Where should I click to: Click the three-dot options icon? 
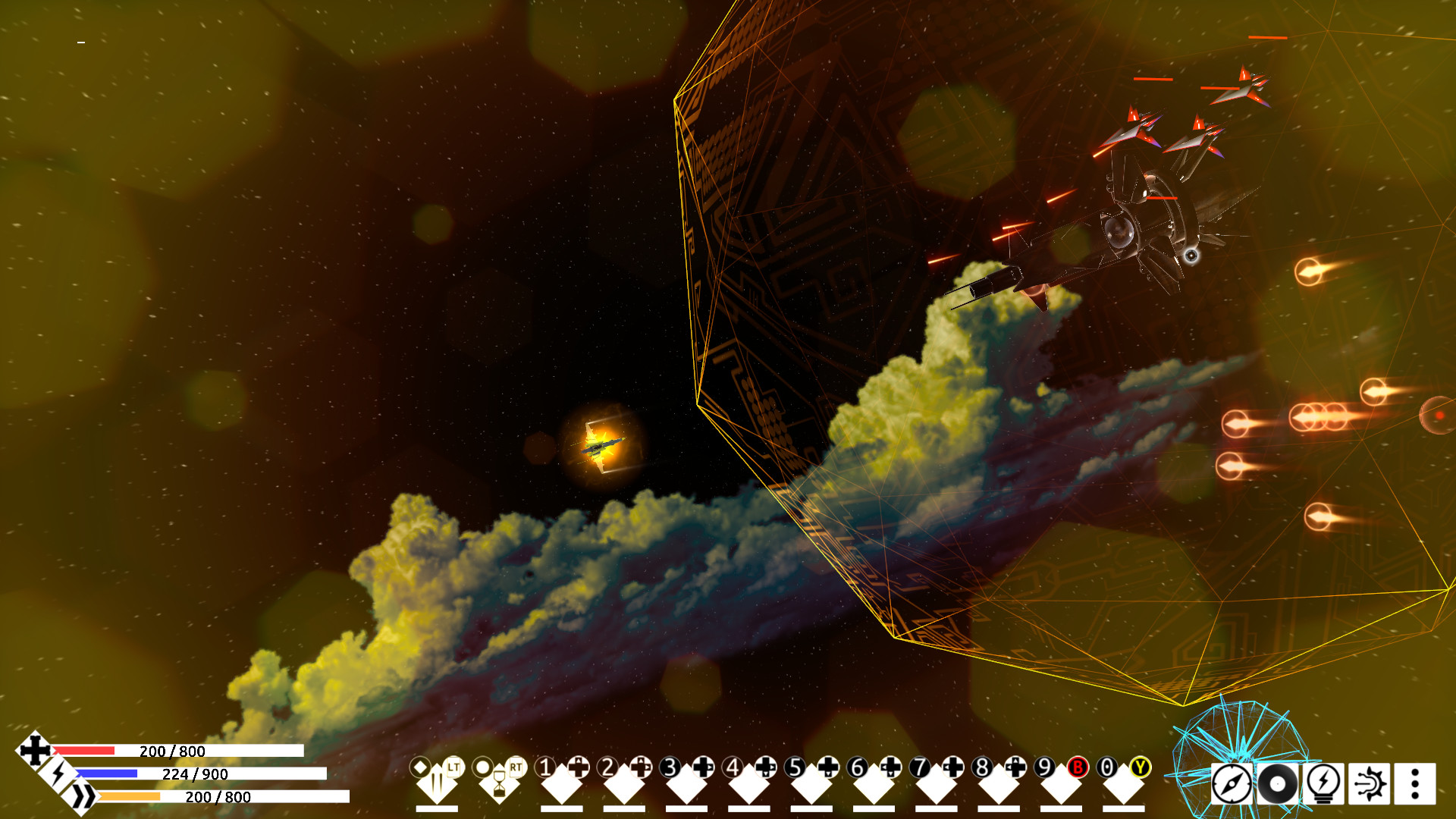(x=1414, y=782)
